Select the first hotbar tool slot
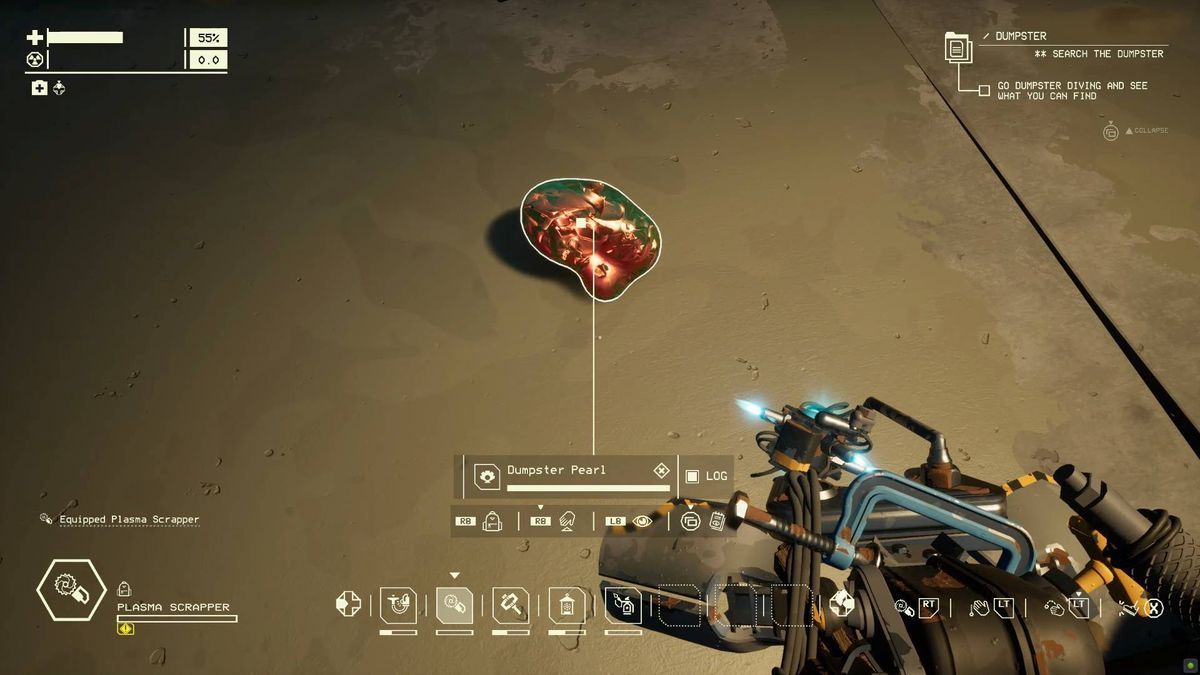 (x=398, y=605)
